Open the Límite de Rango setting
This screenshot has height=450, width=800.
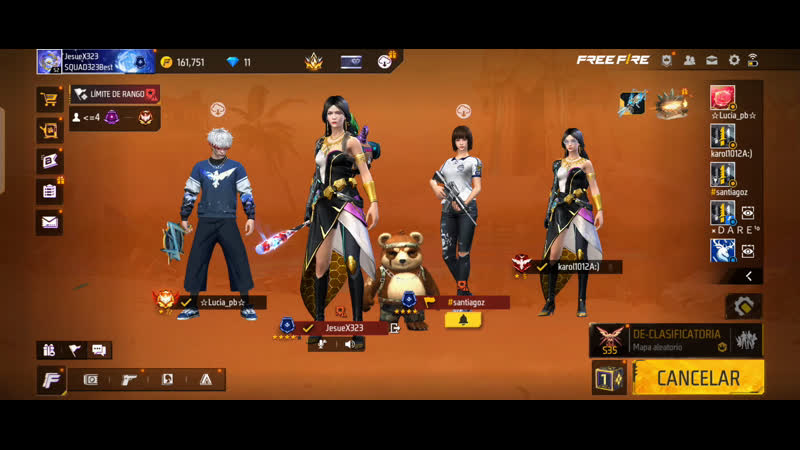[115, 94]
